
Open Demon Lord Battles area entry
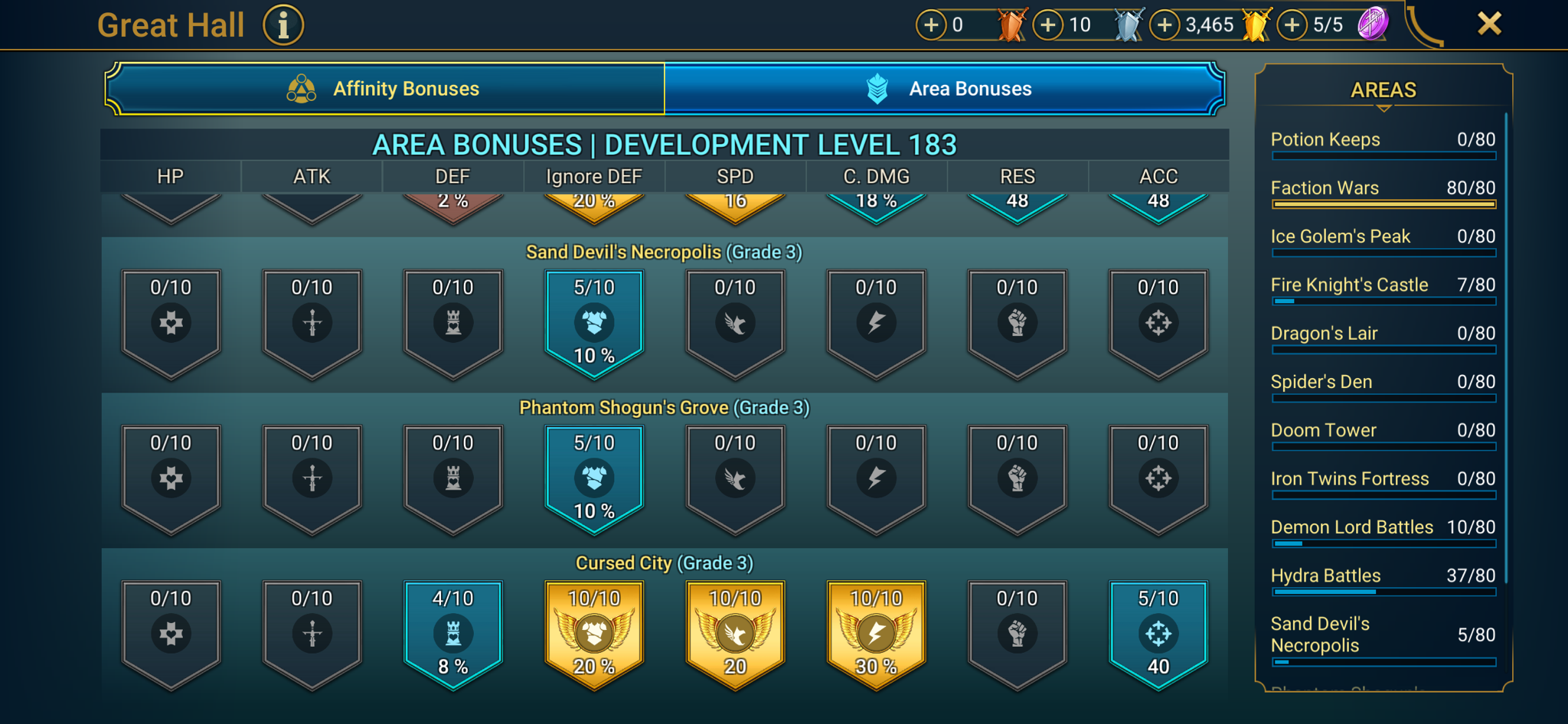click(1383, 528)
